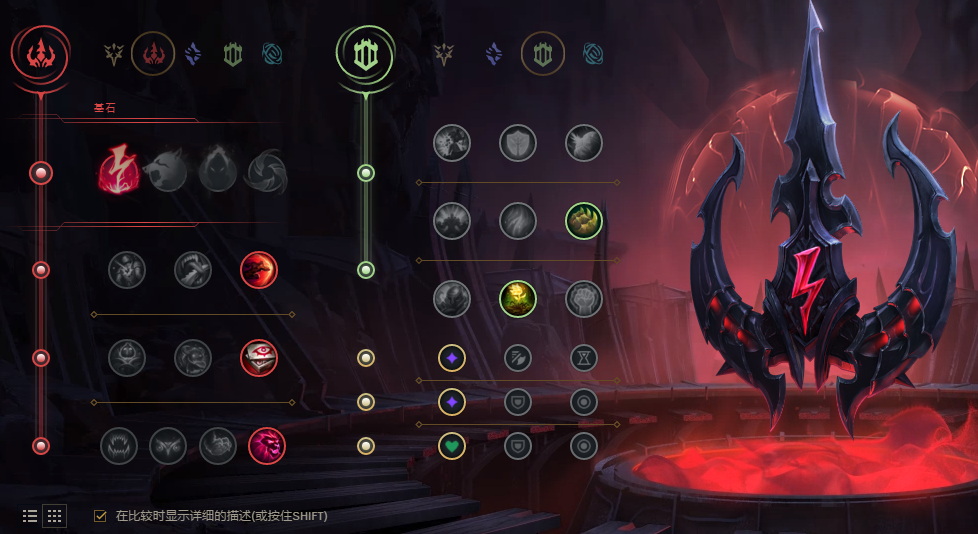Choose the Bone Plating rune
Viewport: 978px width, 534px height.
pyautogui.click(x=584, y=221)
